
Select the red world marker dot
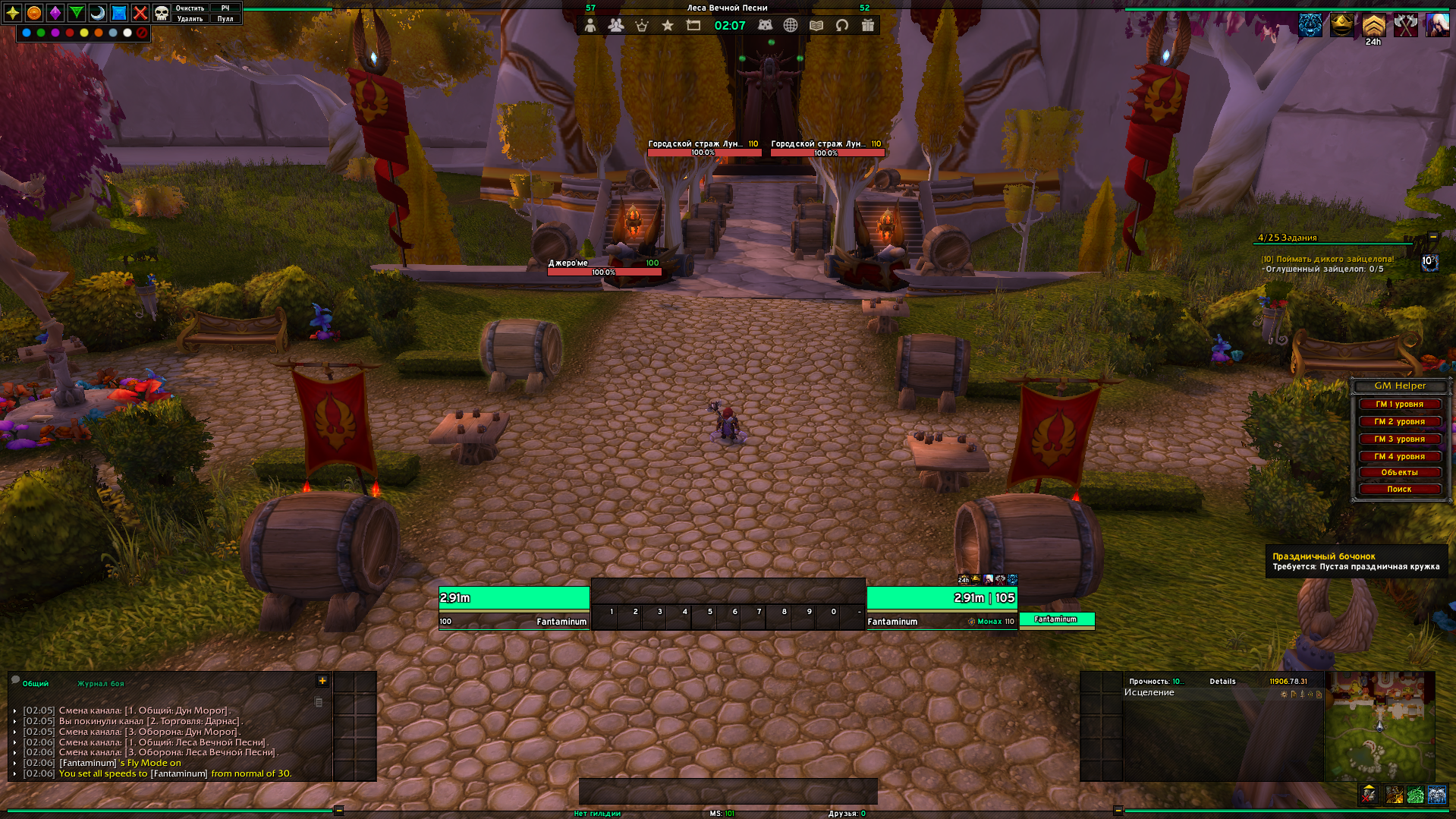70,33
